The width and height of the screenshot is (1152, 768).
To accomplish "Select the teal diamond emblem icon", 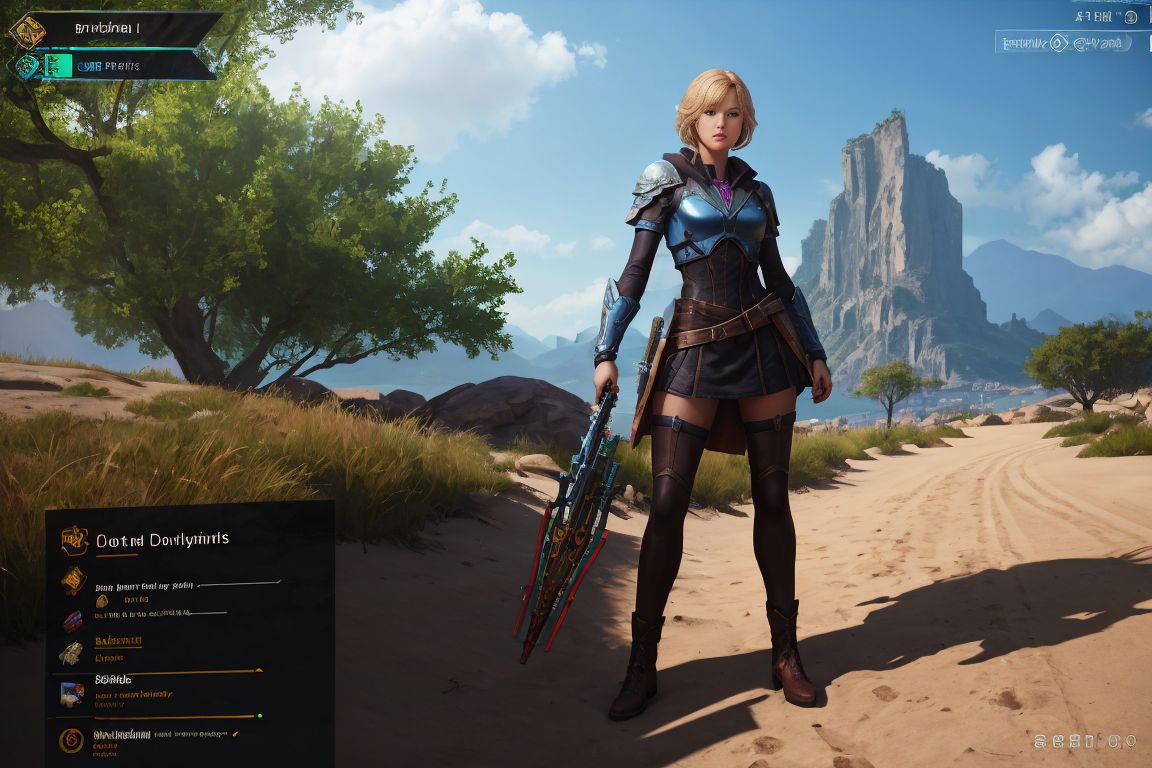I will pos(26,66).
